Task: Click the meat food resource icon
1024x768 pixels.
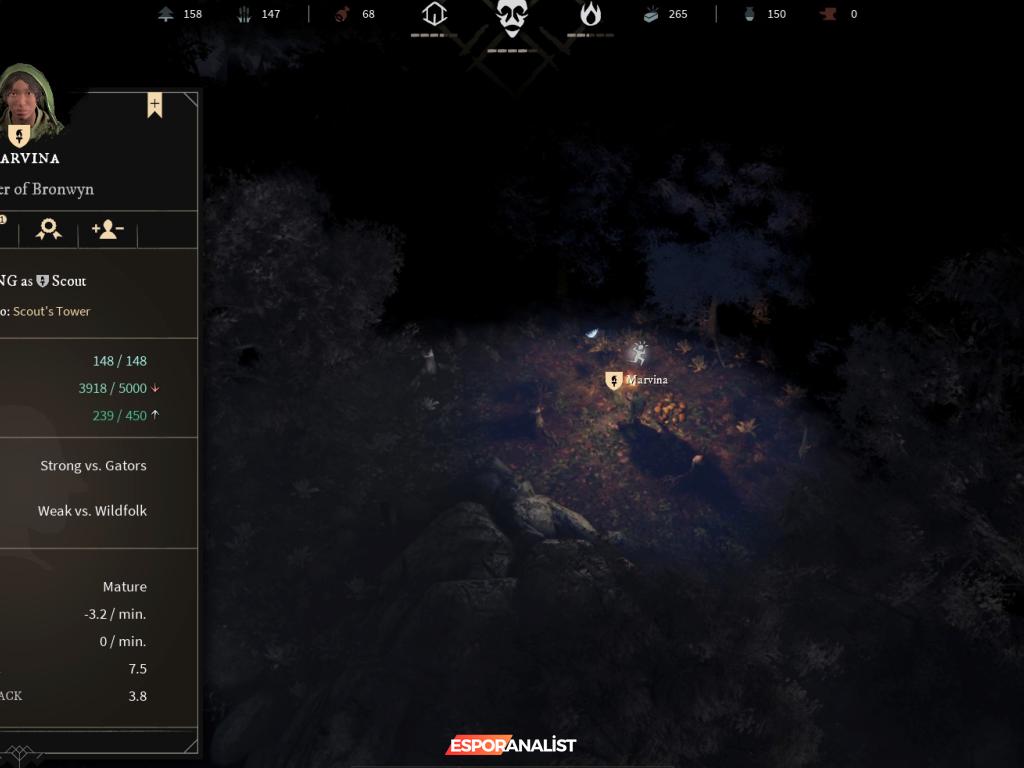Action: [343, 14]
